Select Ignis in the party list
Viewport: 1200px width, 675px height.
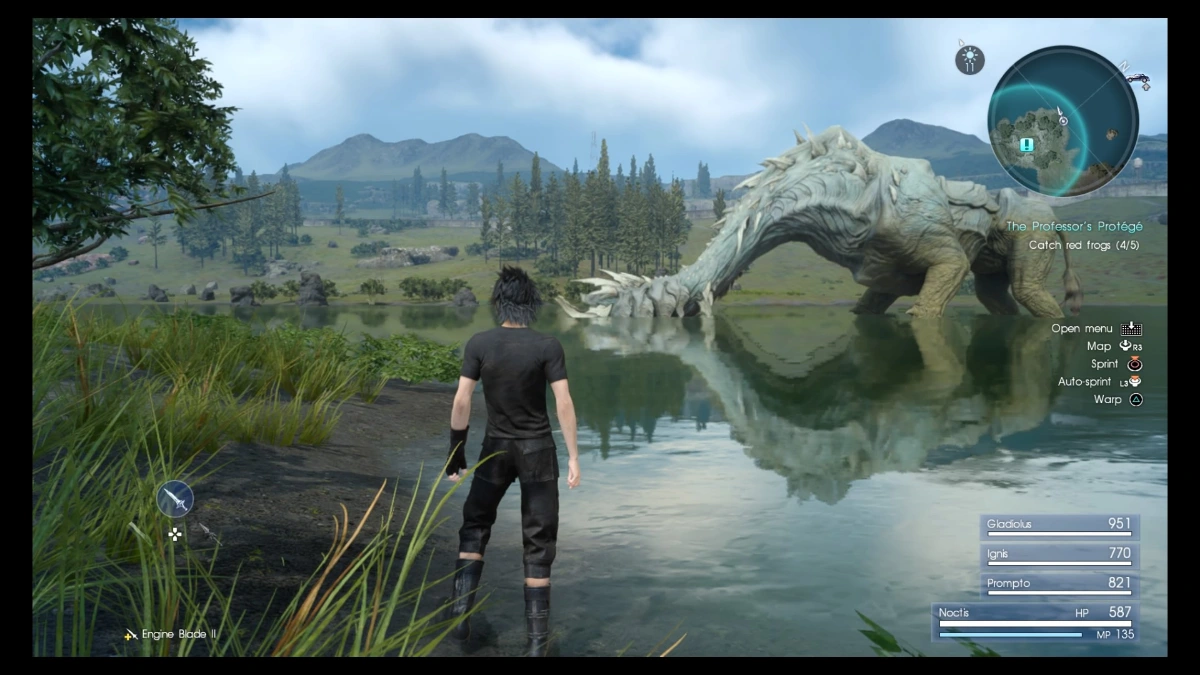pos(1058,555)
